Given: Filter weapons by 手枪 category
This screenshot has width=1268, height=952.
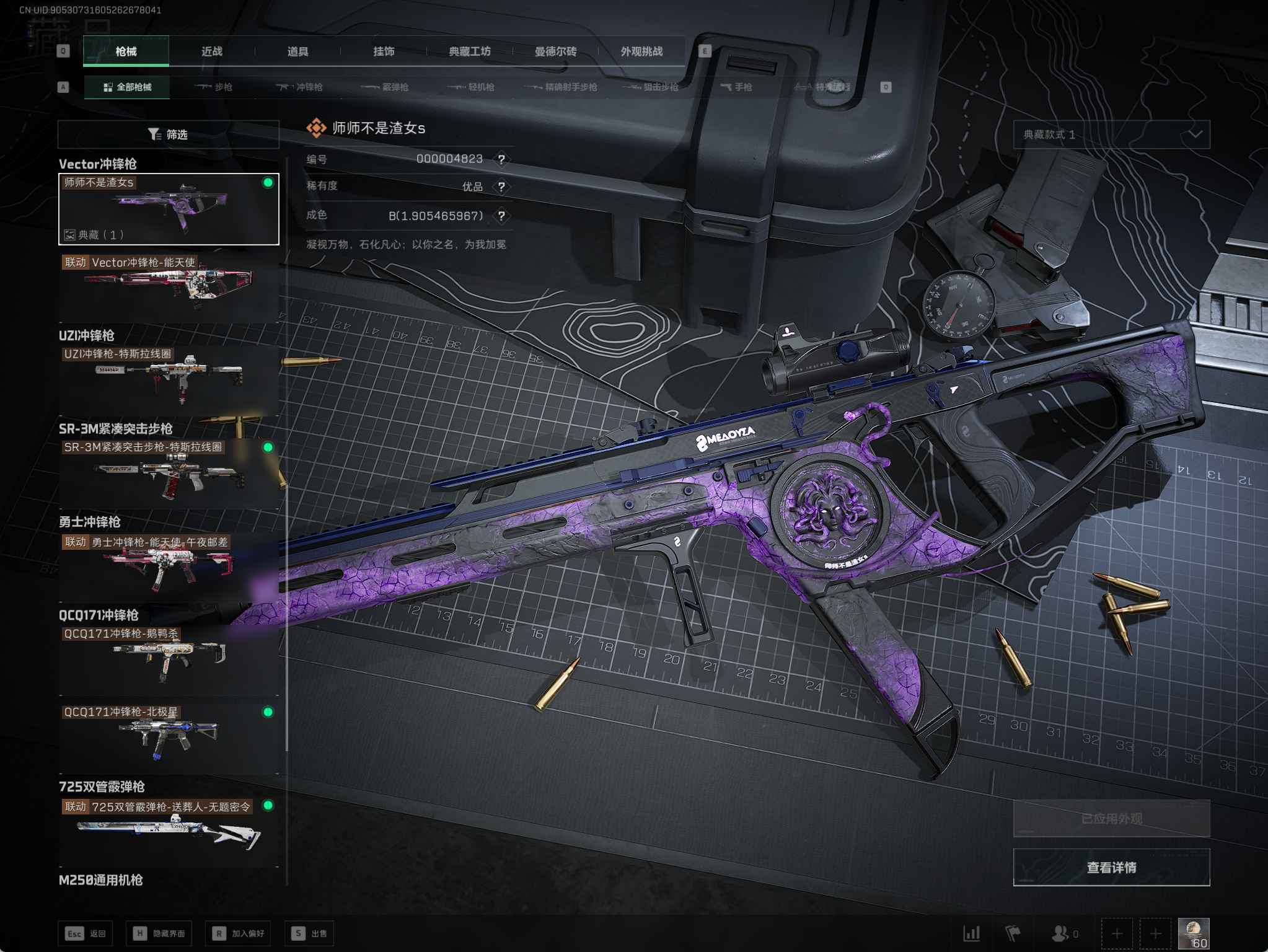Looking at the screenshot, I should pyautogui.click(x=736, y=87).
